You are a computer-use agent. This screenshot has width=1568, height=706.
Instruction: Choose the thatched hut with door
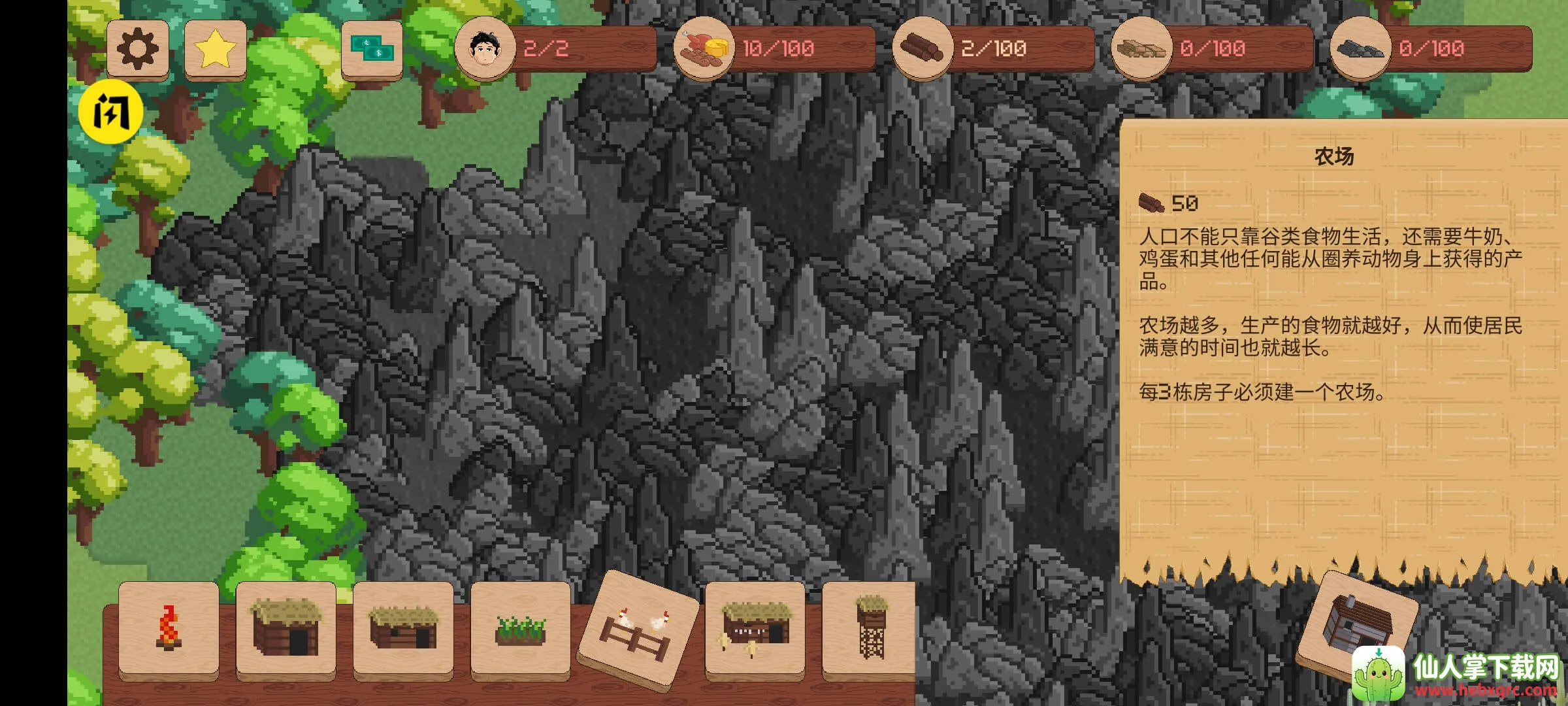pyautogui.click(x=286, y=629)
